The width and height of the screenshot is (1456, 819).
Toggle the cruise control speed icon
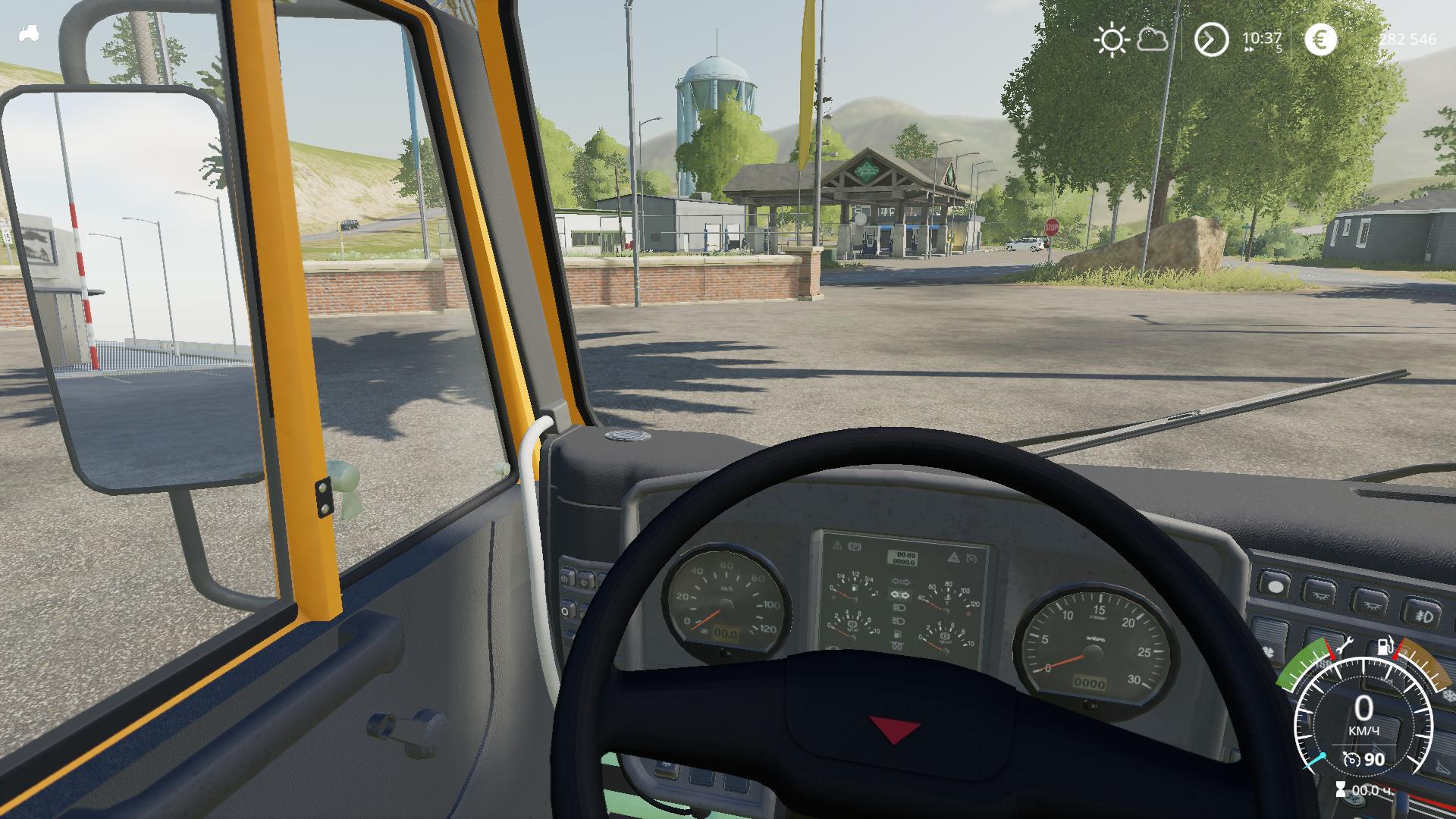1351,759
